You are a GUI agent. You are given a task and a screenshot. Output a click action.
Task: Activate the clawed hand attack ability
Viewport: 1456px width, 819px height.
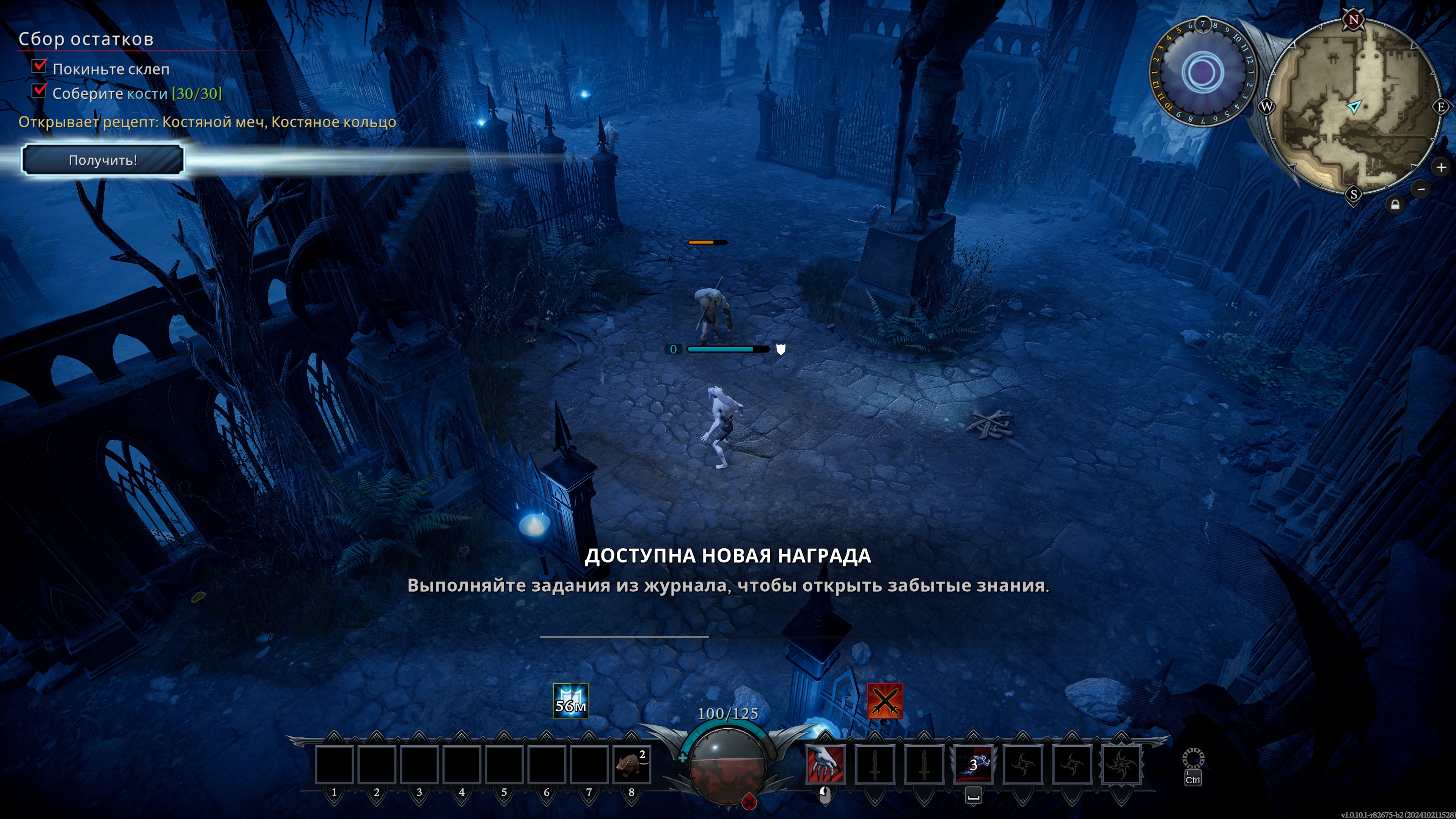(825, 765)
